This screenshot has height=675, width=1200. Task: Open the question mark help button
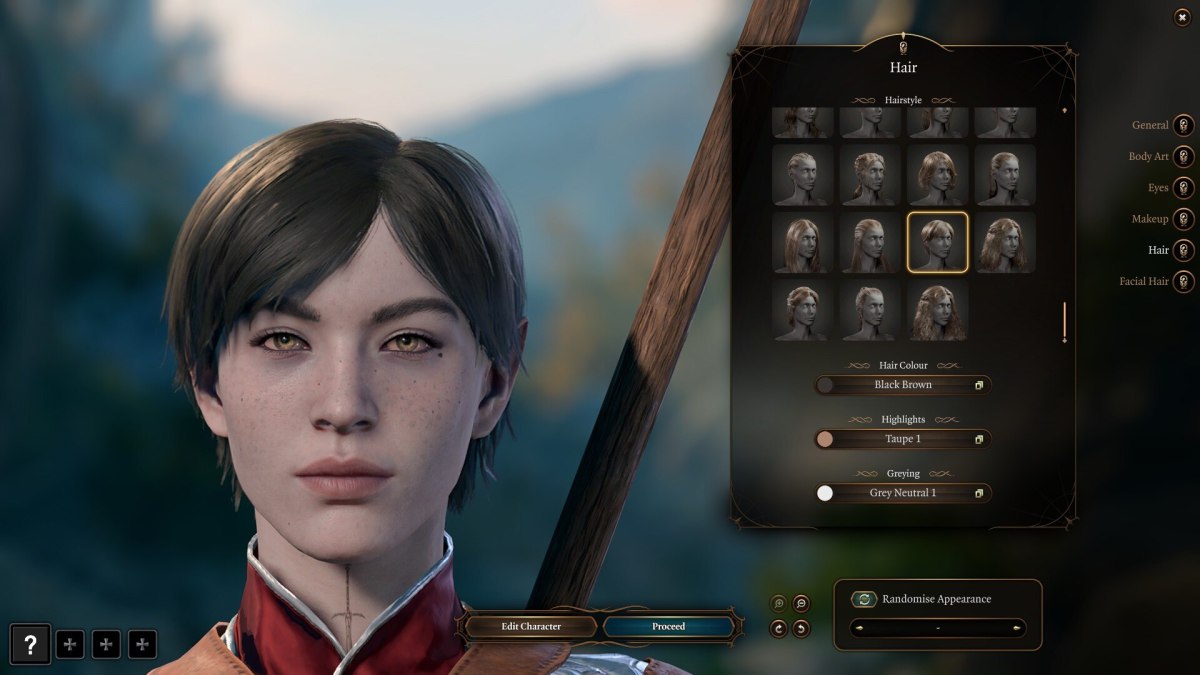(31, 644)
